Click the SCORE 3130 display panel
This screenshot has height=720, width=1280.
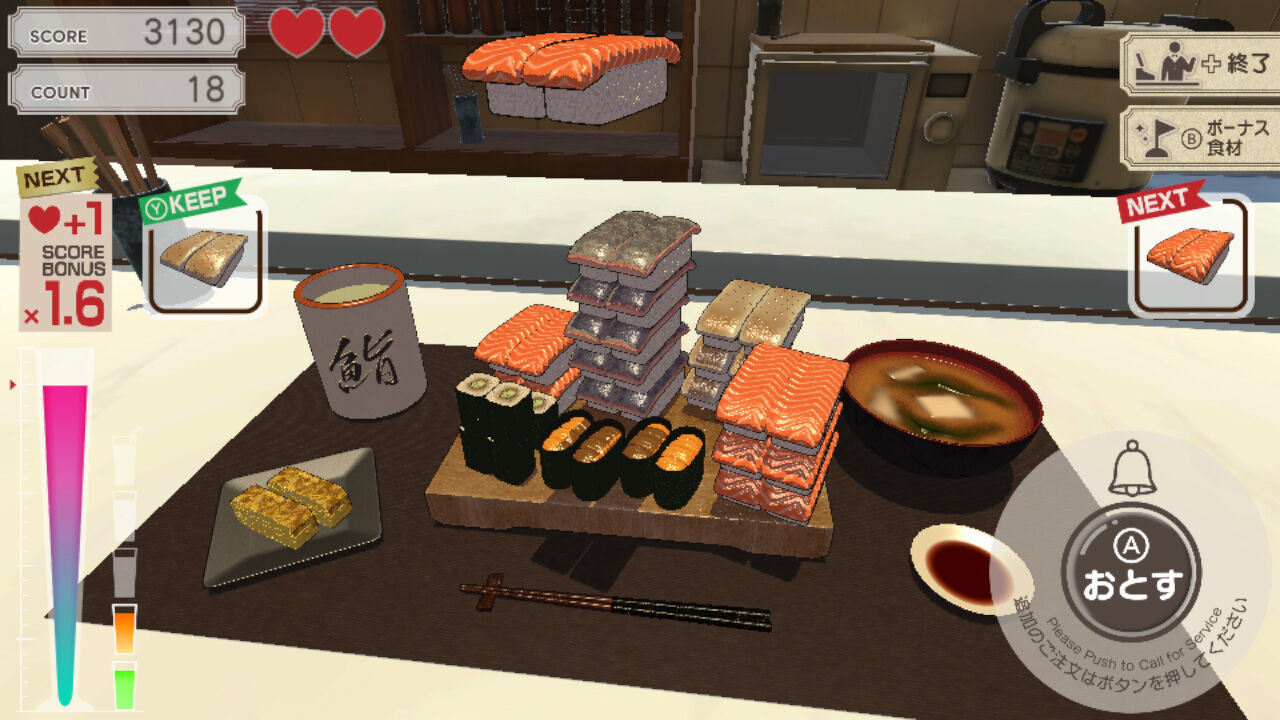coord(124,35)
